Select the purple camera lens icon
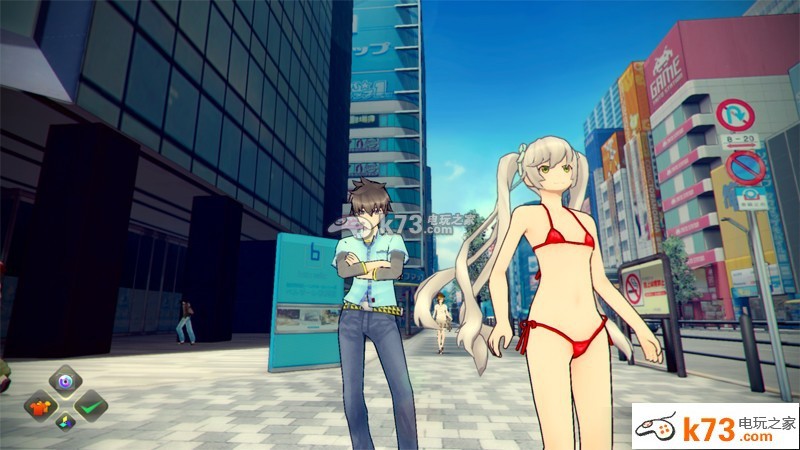This screenshot has height=450, width=800. click(65, 381)
